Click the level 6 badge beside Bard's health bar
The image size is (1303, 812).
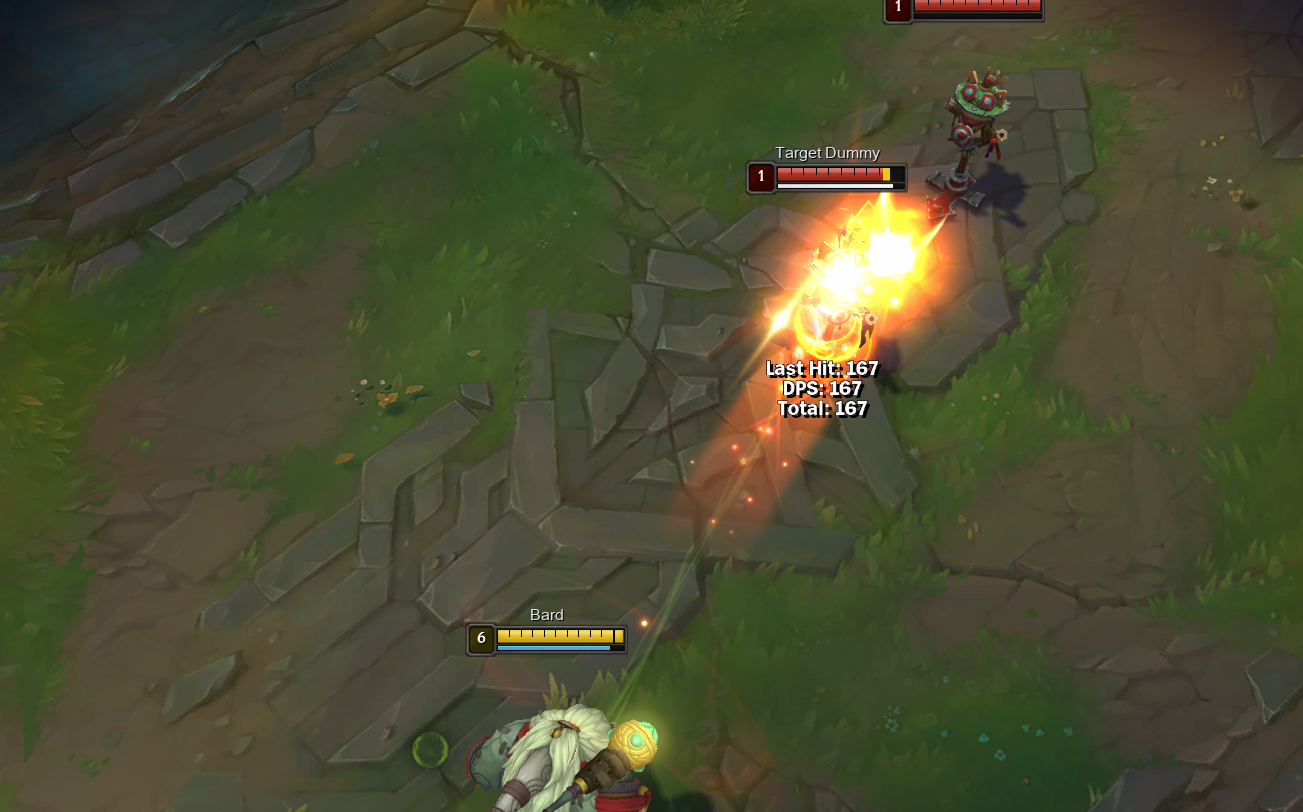pos(479,637)
